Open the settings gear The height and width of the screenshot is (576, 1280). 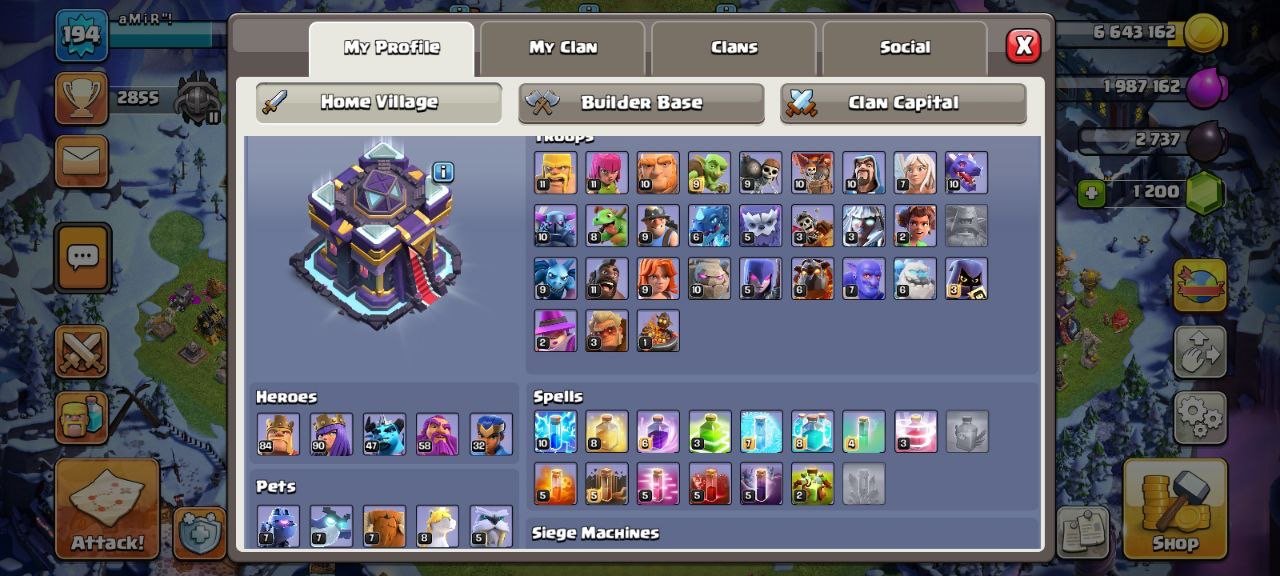[1200, 416]
